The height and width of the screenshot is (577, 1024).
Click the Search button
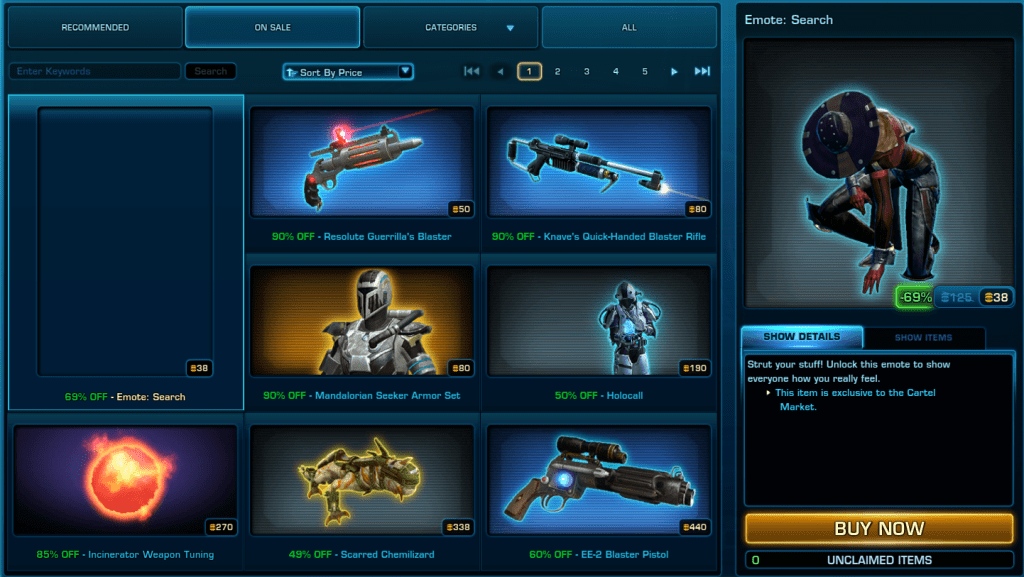coord(211,72)
